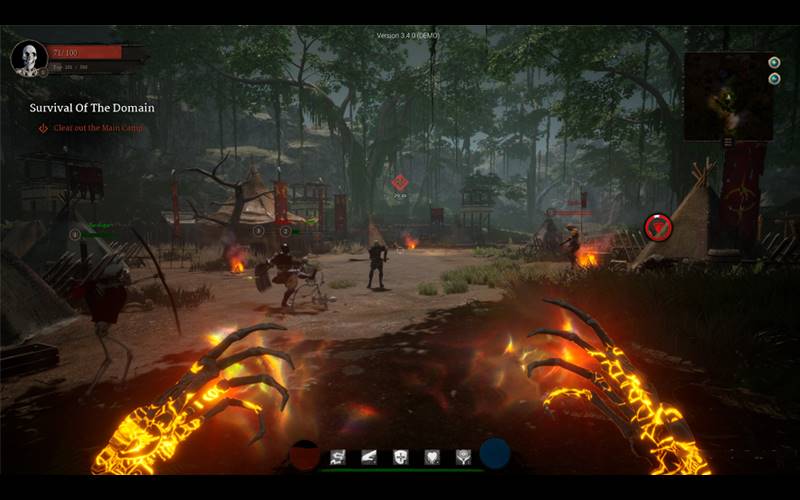Open the minimap
The width and height of the screenshot is (800, 500).
[x=727, y=96]
